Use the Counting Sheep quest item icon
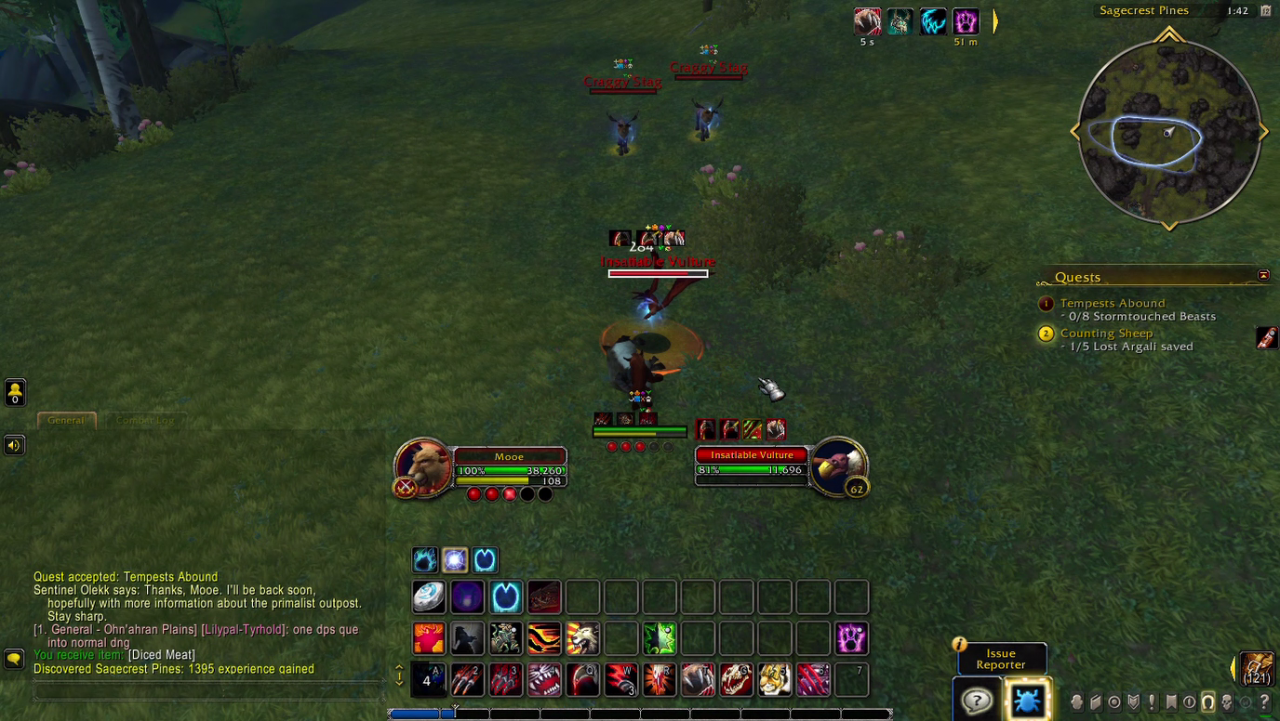The height and width of the screenshot is (721, 1280). (1266, 338)
